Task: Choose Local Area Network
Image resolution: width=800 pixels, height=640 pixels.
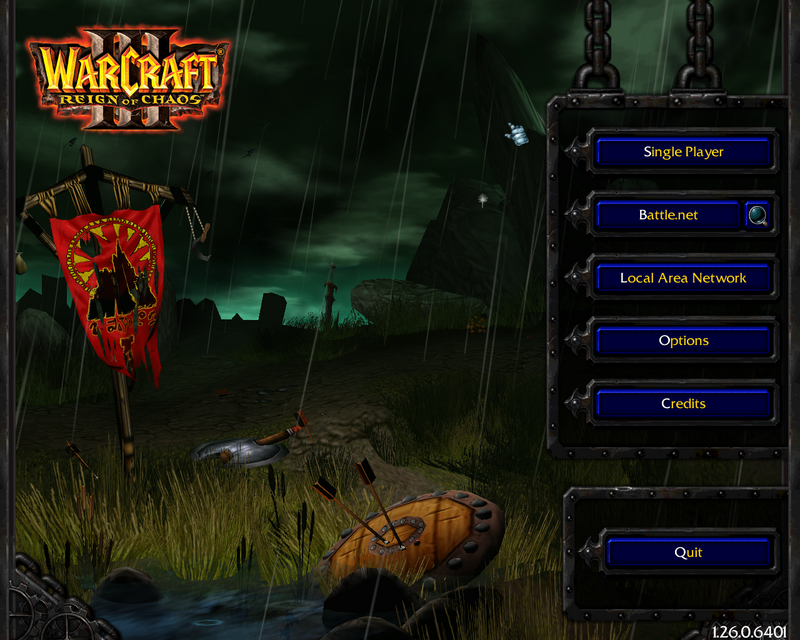Action: (684, 278)
